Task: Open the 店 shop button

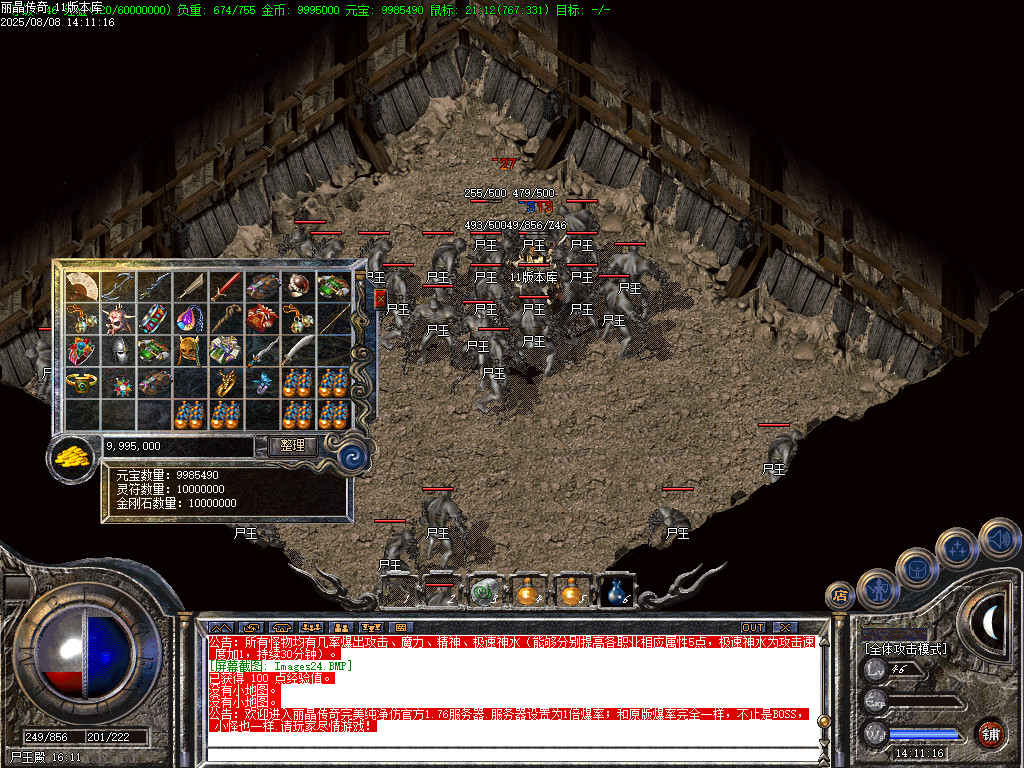Action: click(839, 596)
